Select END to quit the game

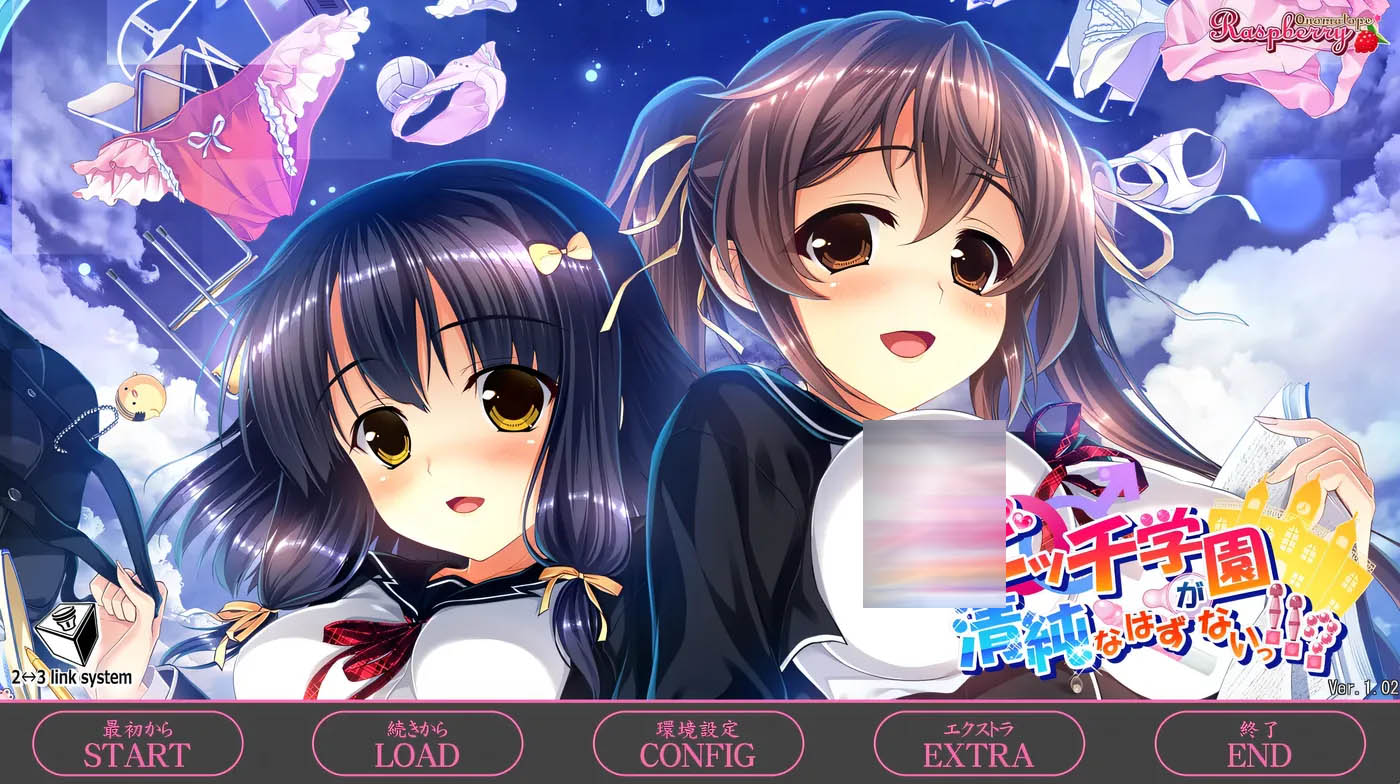click(x=1258, y=743)
